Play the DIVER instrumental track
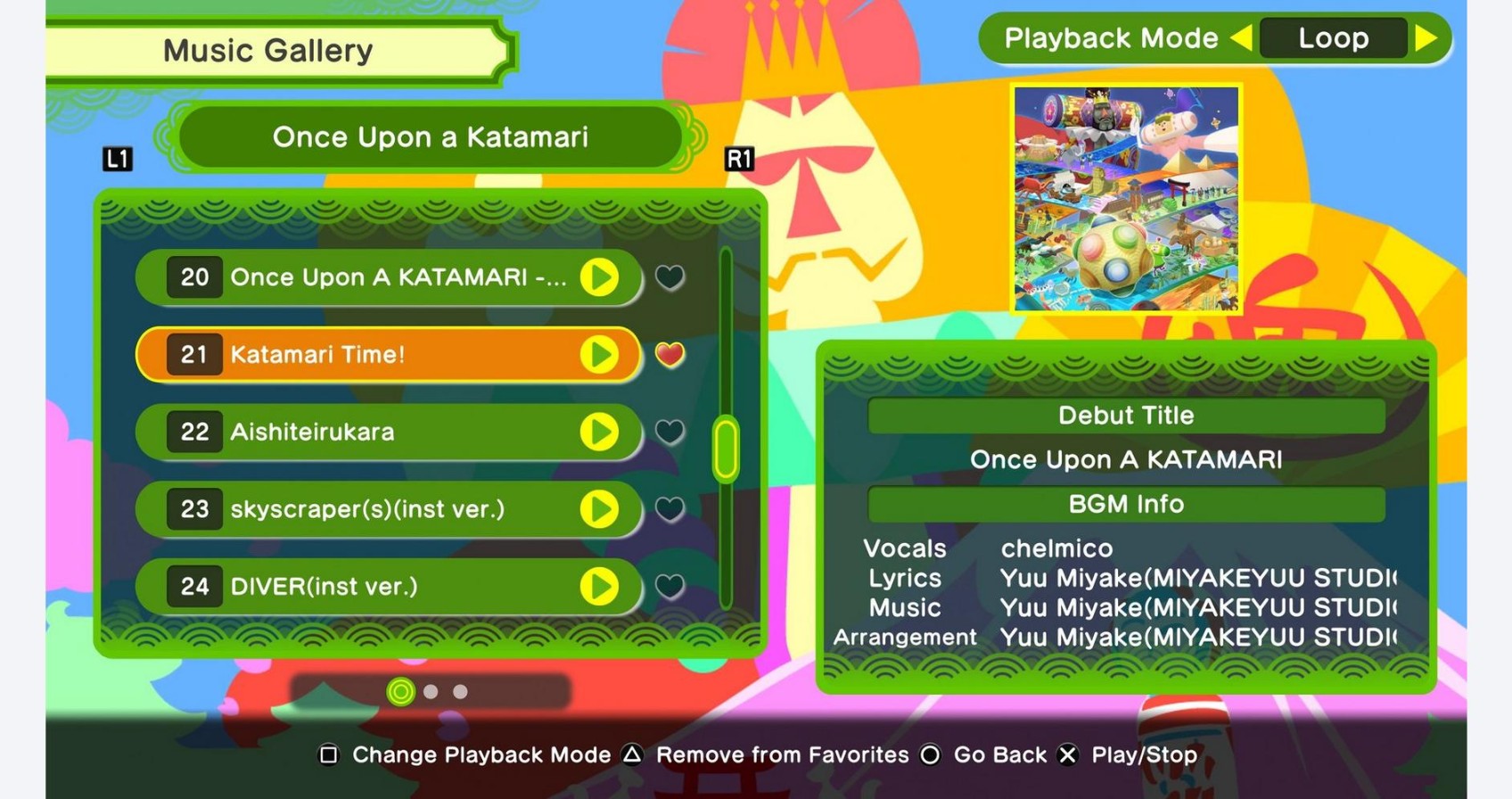 point(599,587)
